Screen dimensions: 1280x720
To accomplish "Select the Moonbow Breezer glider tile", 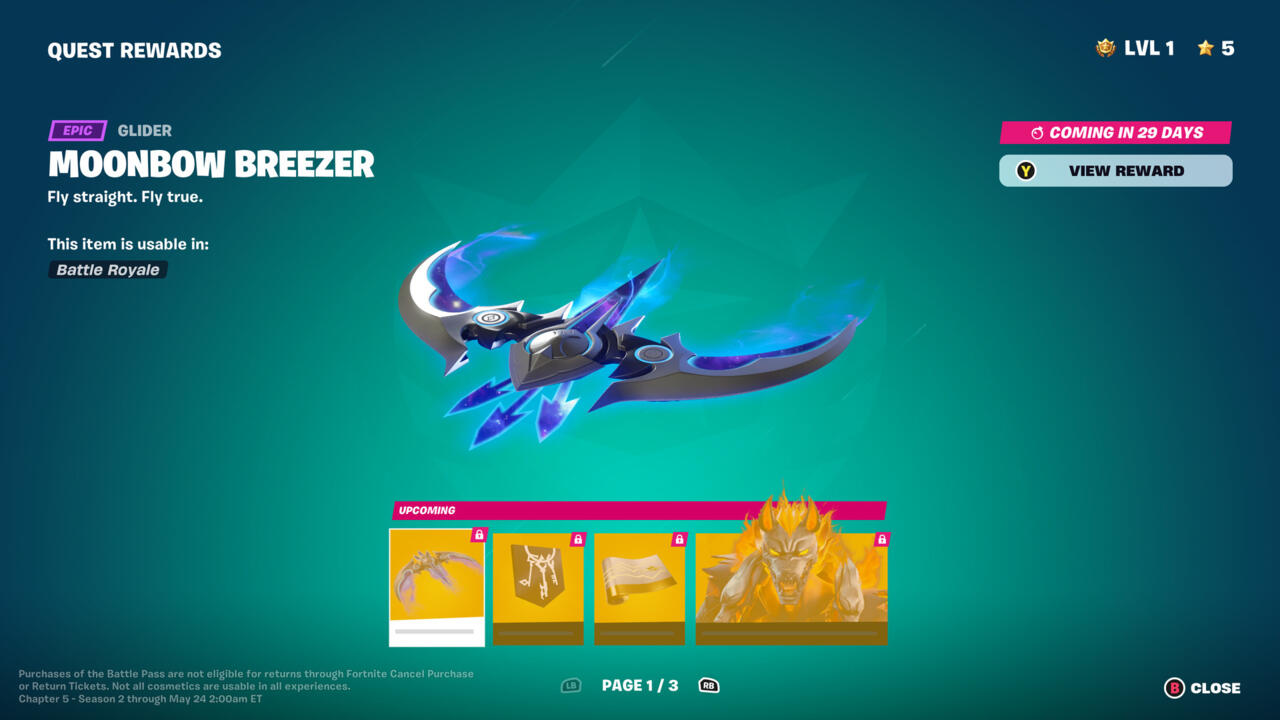I will pos(437,587).
